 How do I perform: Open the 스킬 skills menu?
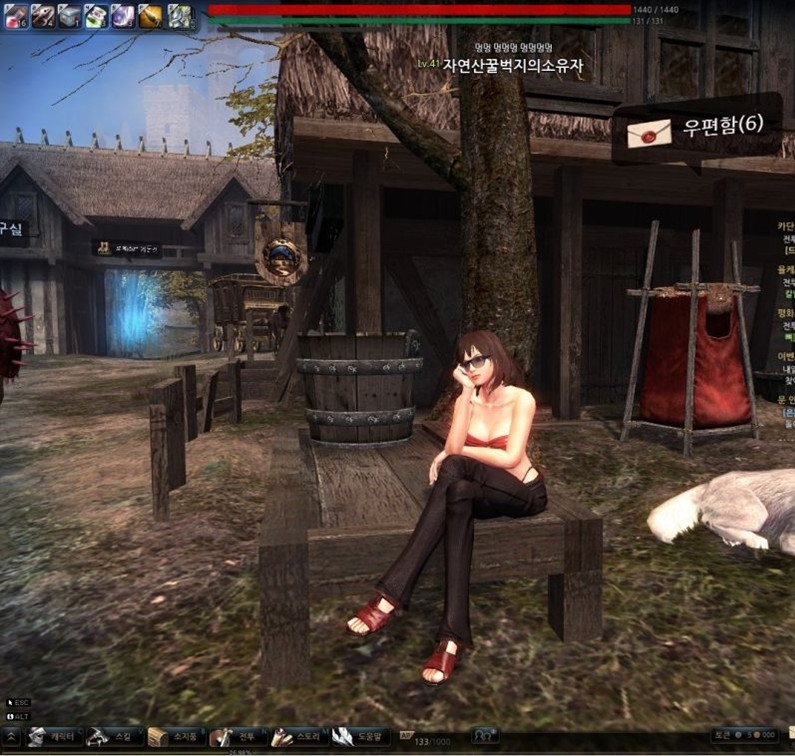click(111, 737)
